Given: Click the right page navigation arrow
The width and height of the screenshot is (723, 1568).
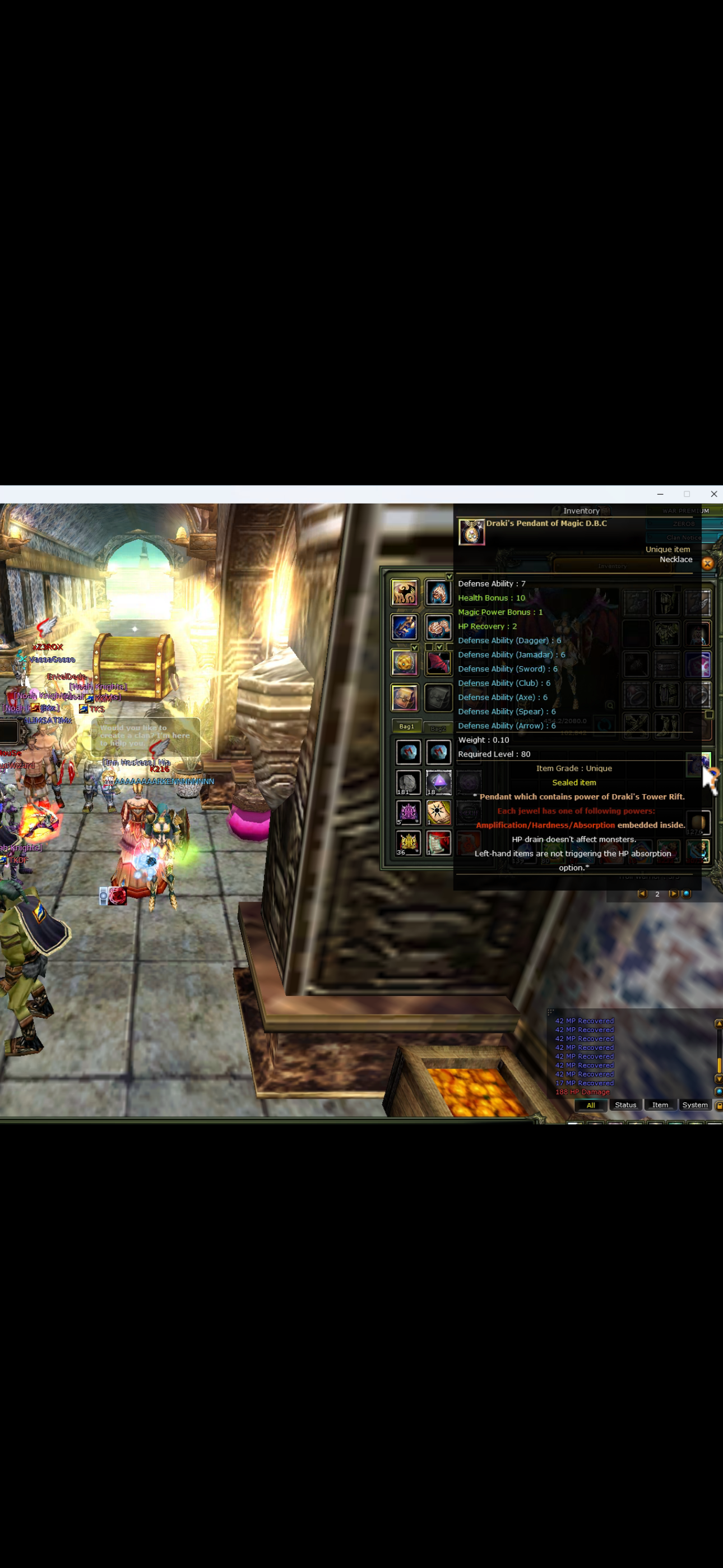Looking at the screenshot, I should click(674, 894).
